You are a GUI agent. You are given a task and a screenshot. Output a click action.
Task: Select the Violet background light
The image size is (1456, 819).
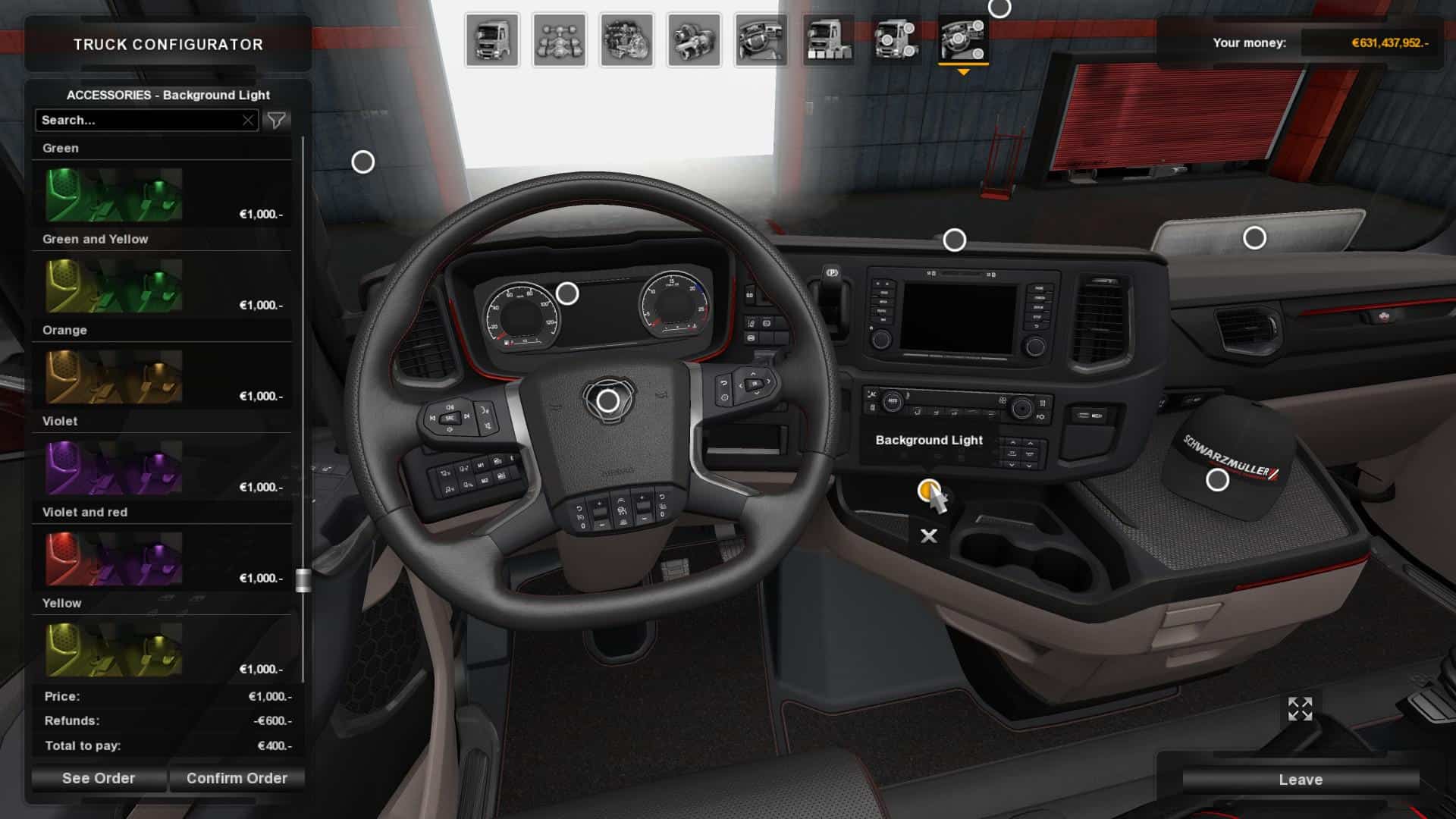[x=114, y=468]
